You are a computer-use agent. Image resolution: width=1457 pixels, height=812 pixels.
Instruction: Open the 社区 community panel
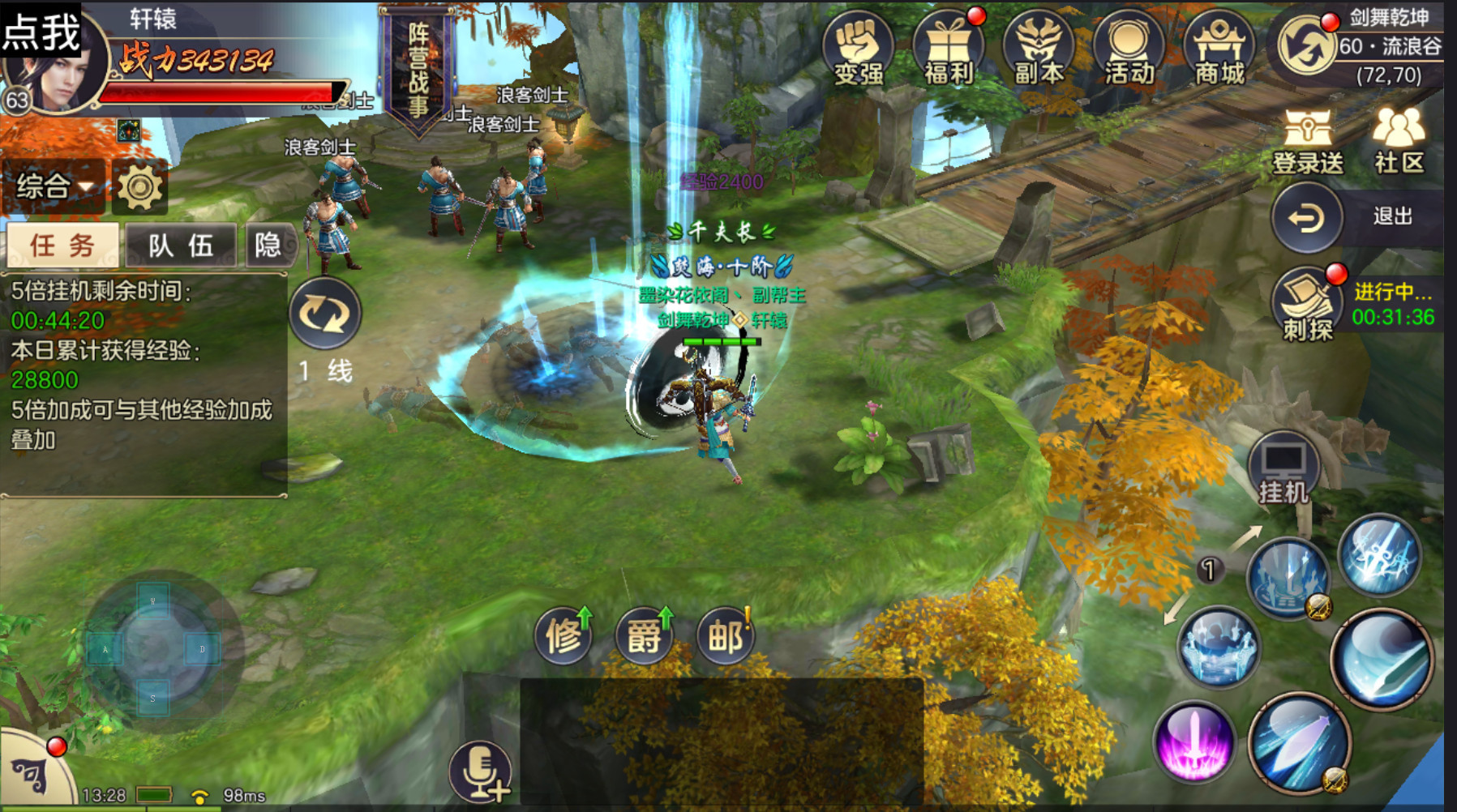point(1399,143)
